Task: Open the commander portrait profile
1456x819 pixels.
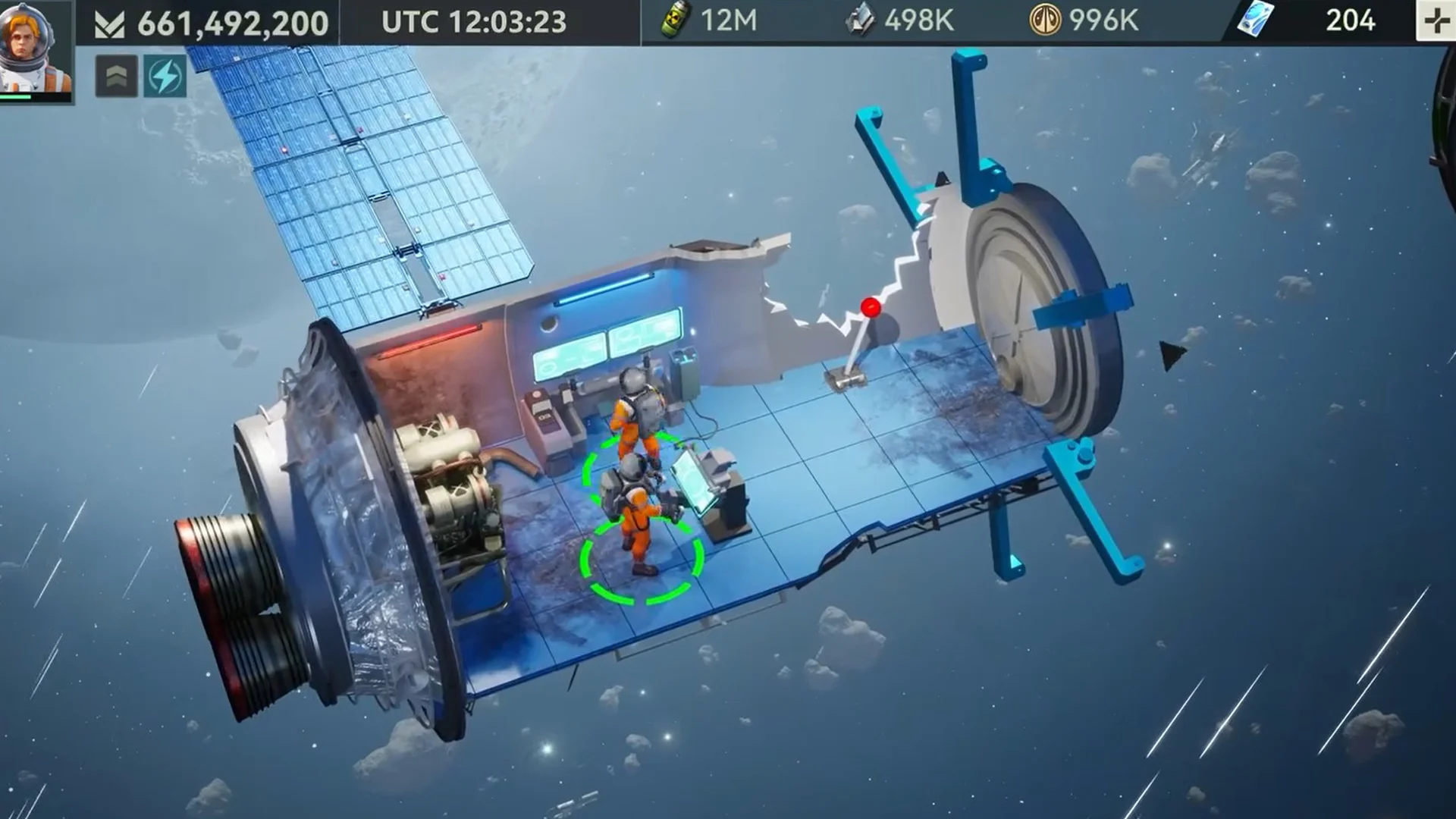Action: pyautogui.click(x=35, y=49)
